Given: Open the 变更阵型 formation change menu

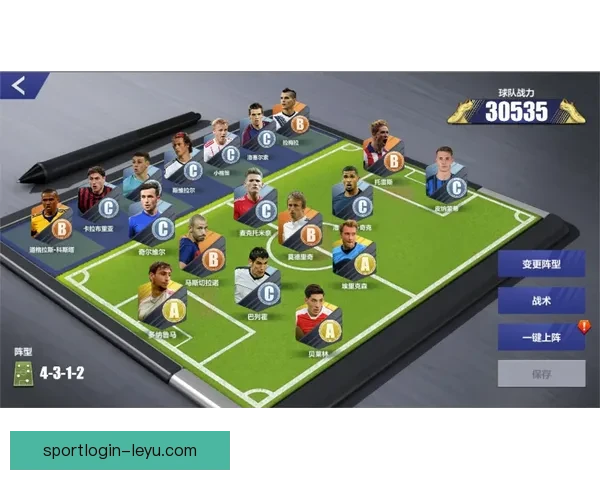Looking at the screenshot, I should click(541, 265).
